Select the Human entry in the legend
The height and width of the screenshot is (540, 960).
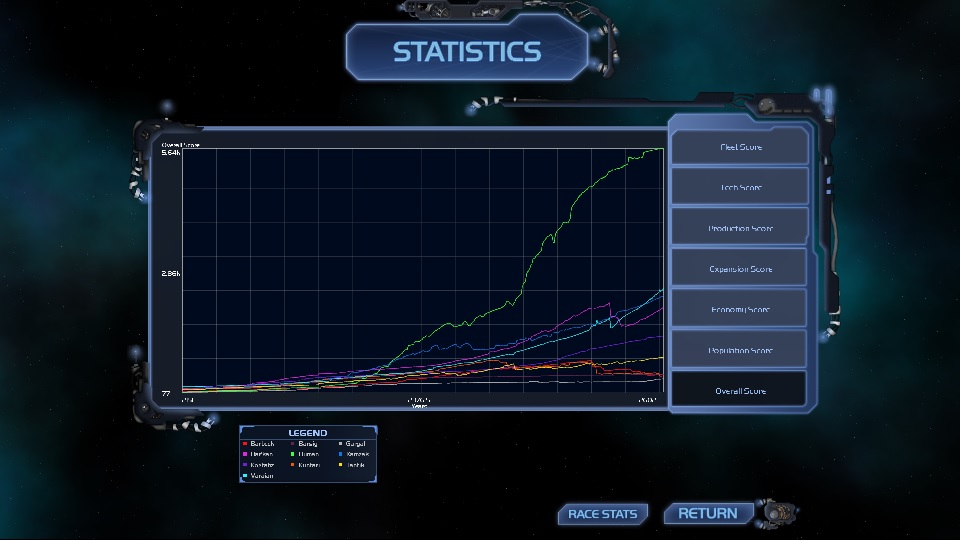pos(306,454)
